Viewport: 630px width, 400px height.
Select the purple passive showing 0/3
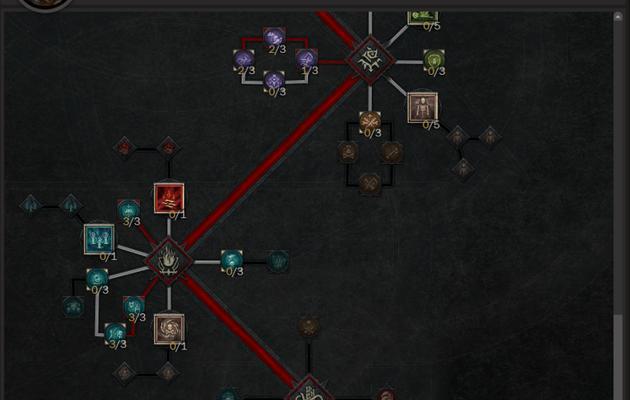tap(275, 80)
